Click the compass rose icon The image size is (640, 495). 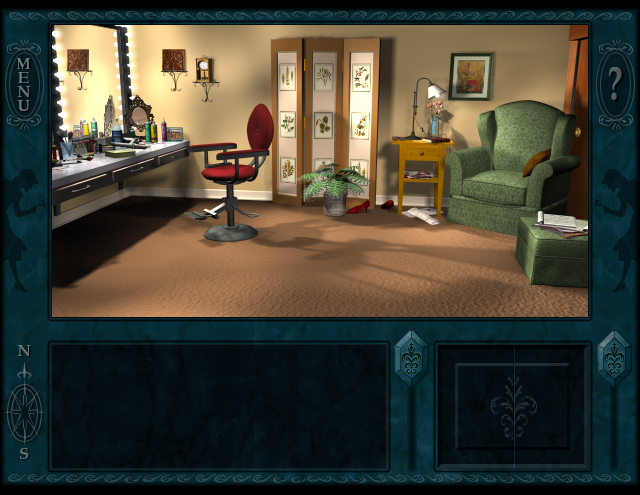pyautogui.click(x=24, y=410)
